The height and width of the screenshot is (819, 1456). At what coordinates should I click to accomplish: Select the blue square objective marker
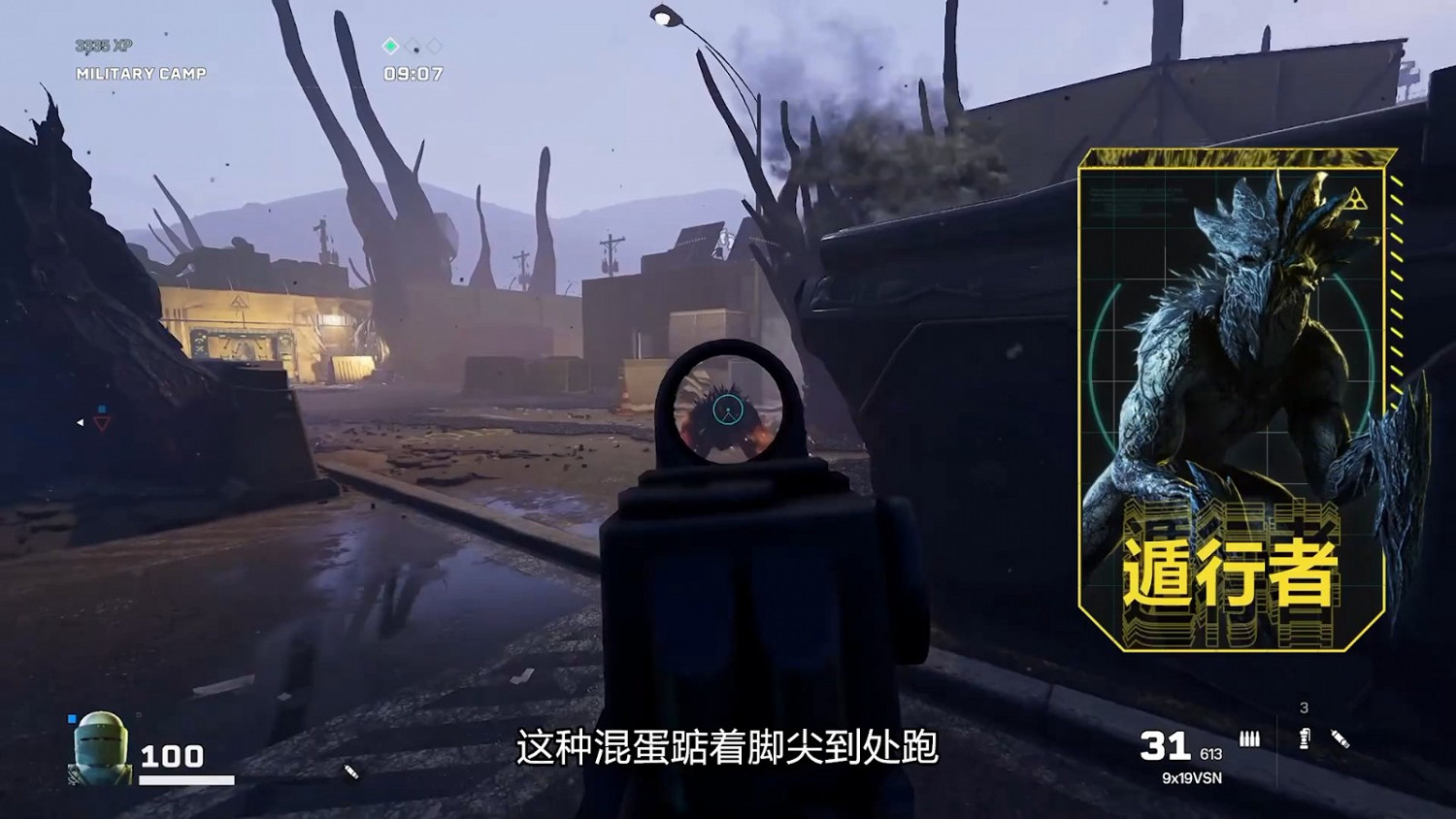(x=102, y=409)
